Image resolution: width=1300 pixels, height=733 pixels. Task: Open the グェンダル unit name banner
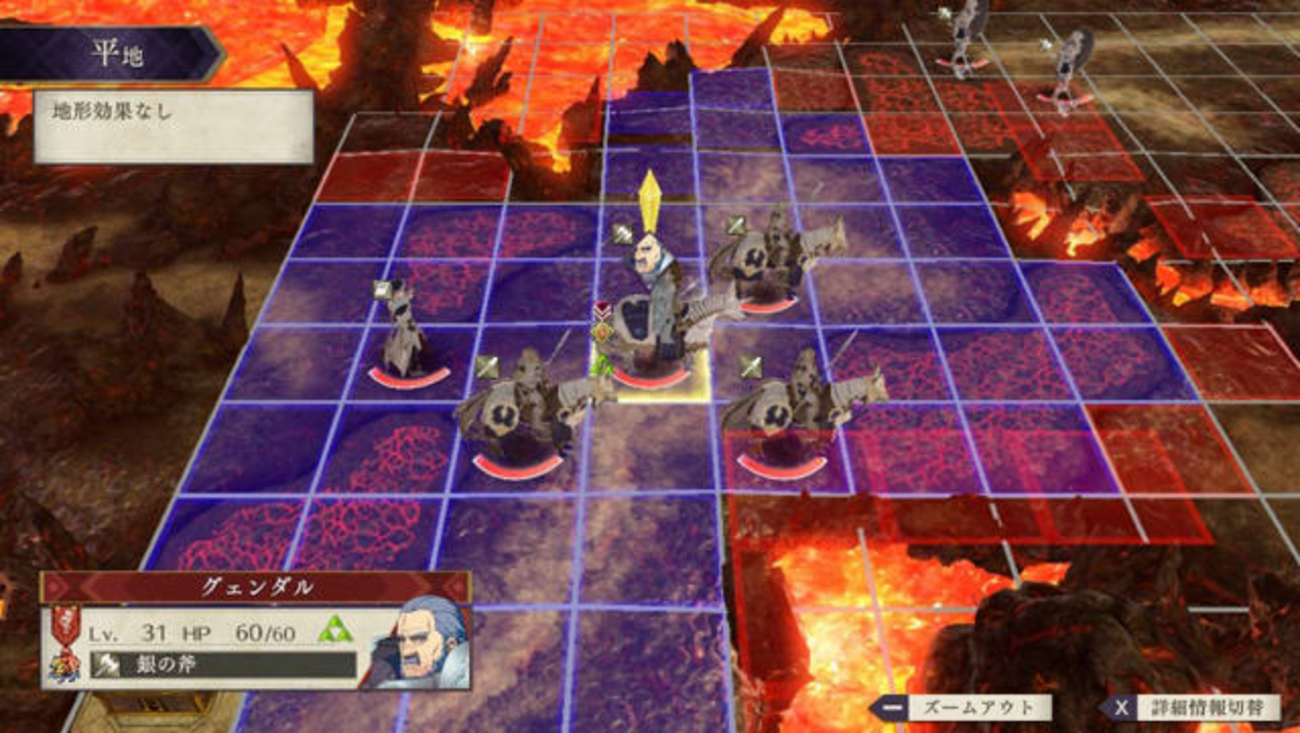(x=256, y=587)
